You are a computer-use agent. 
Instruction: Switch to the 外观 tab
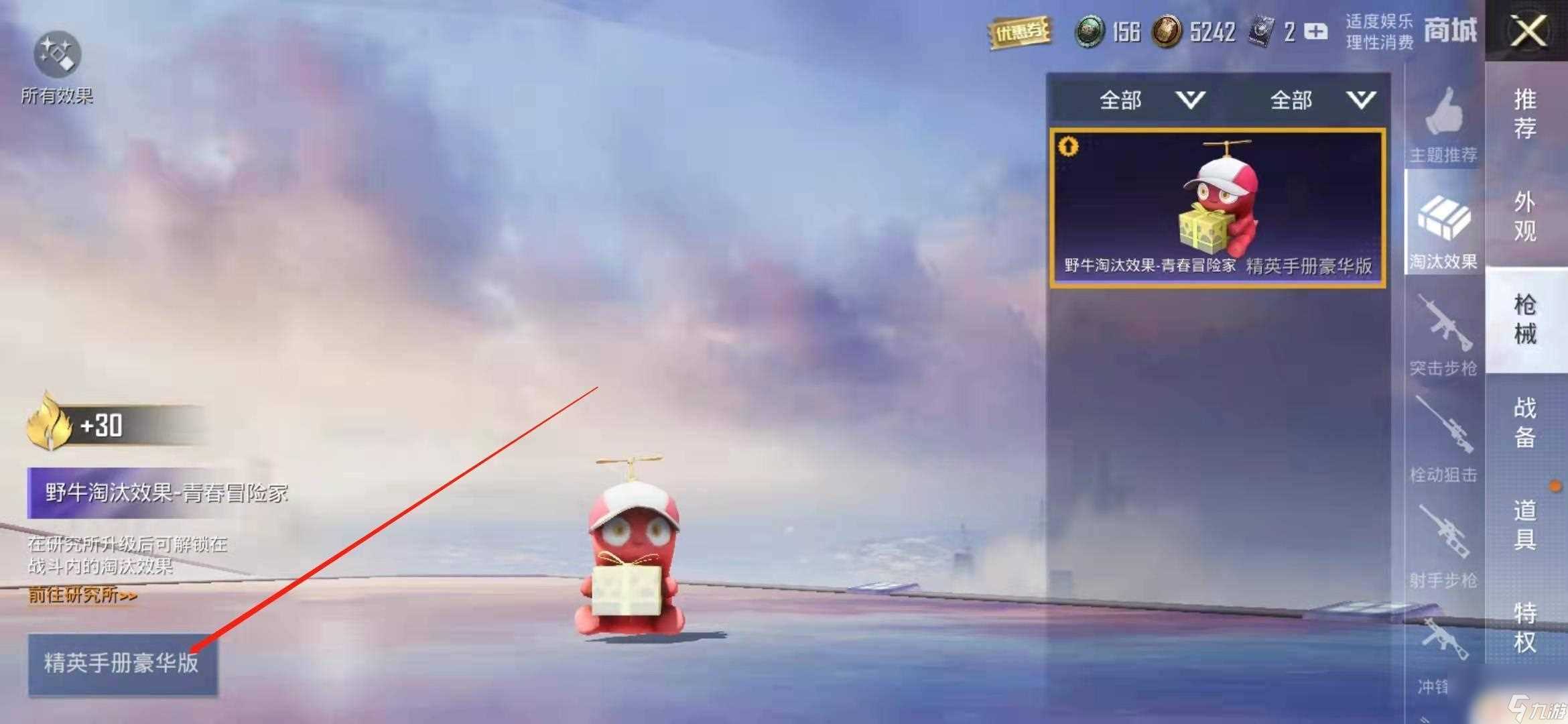(1525, 216)
